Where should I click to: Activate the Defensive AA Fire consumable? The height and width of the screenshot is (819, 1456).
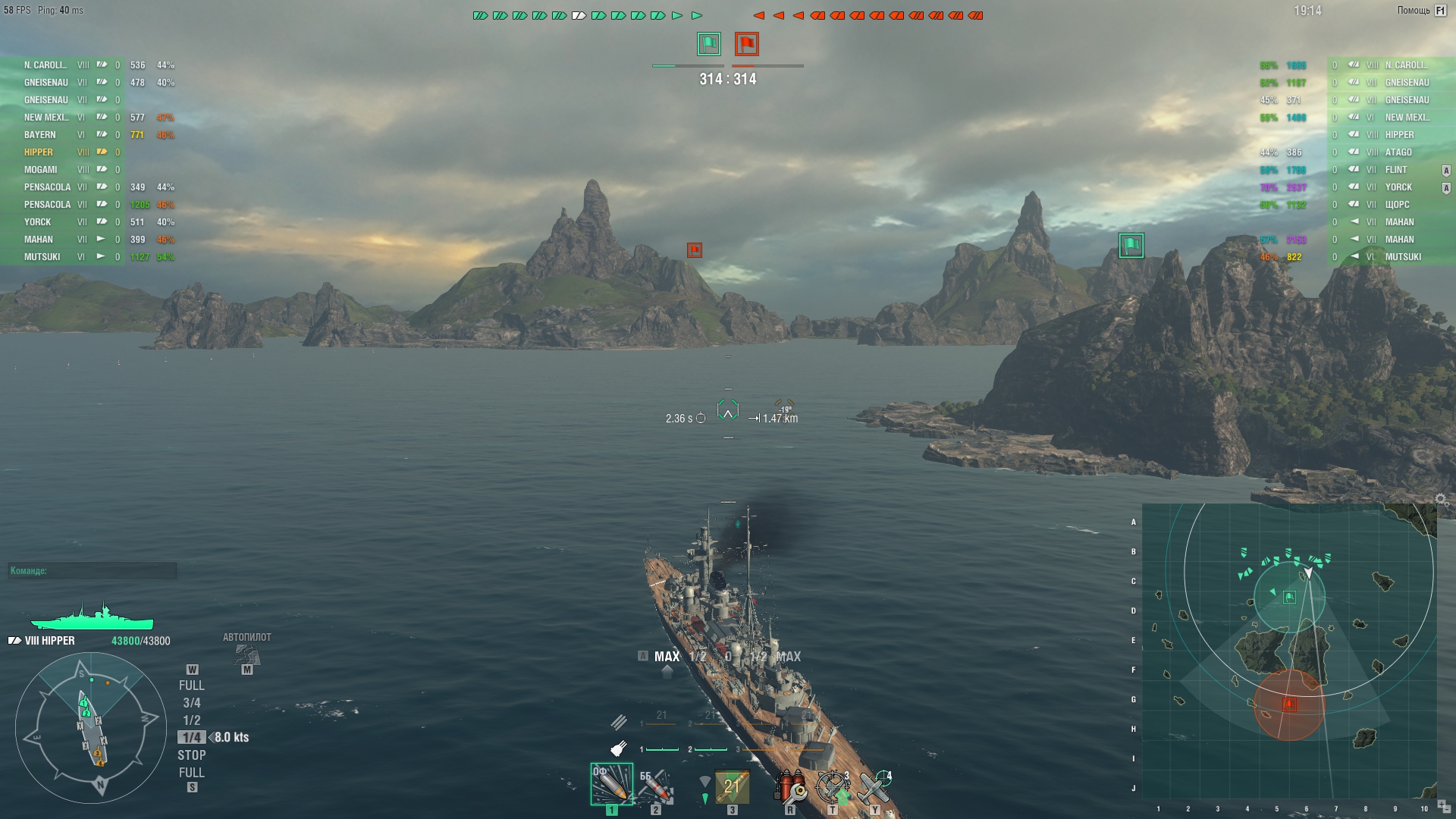832,786
